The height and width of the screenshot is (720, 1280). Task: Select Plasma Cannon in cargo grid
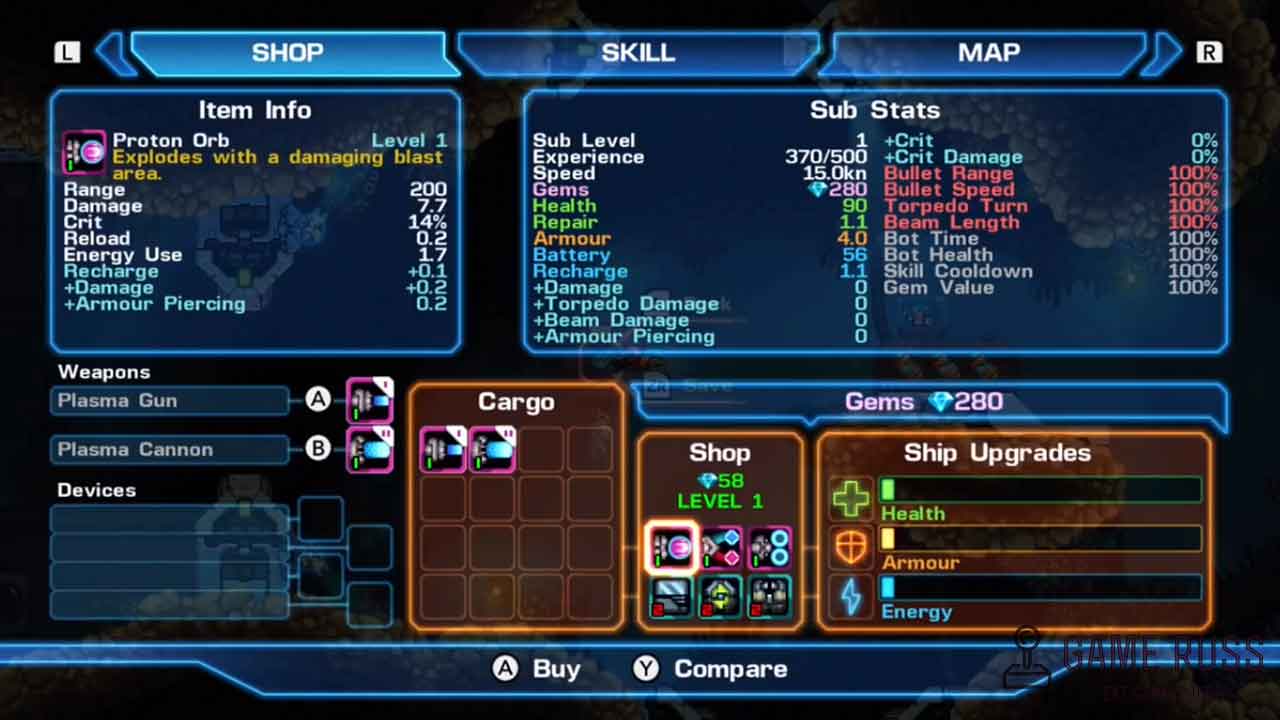[492, 449]
